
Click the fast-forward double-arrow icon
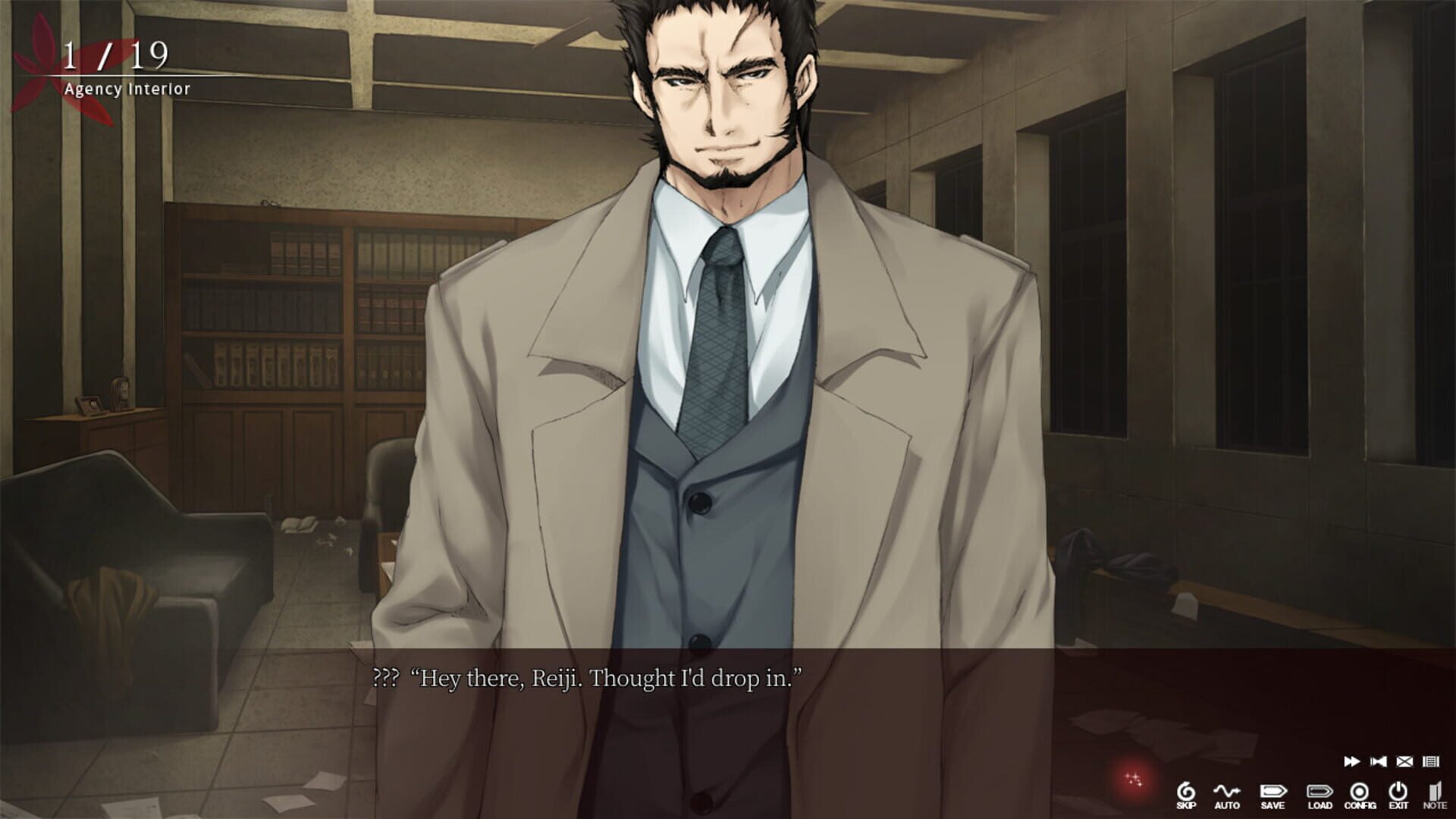[1351, 761]
